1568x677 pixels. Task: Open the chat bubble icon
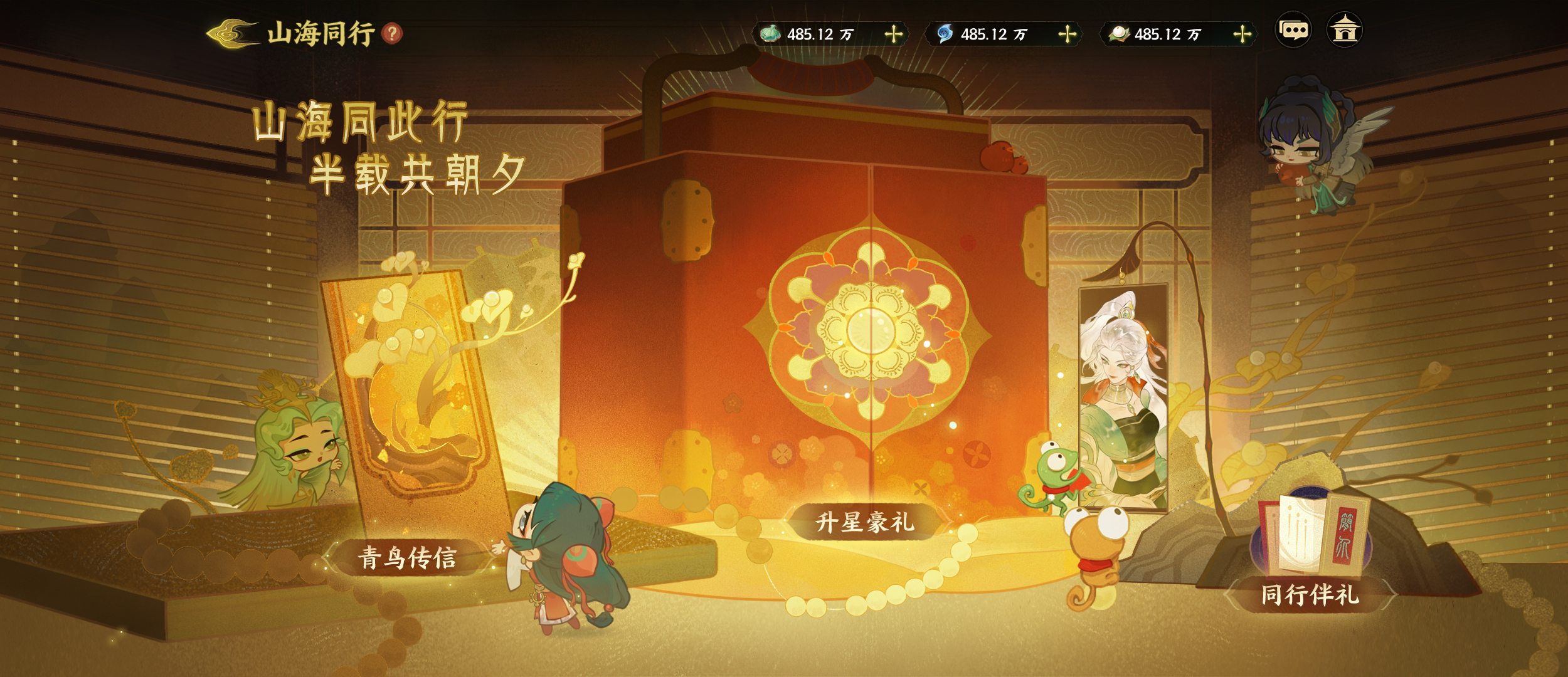point(1293,30)
